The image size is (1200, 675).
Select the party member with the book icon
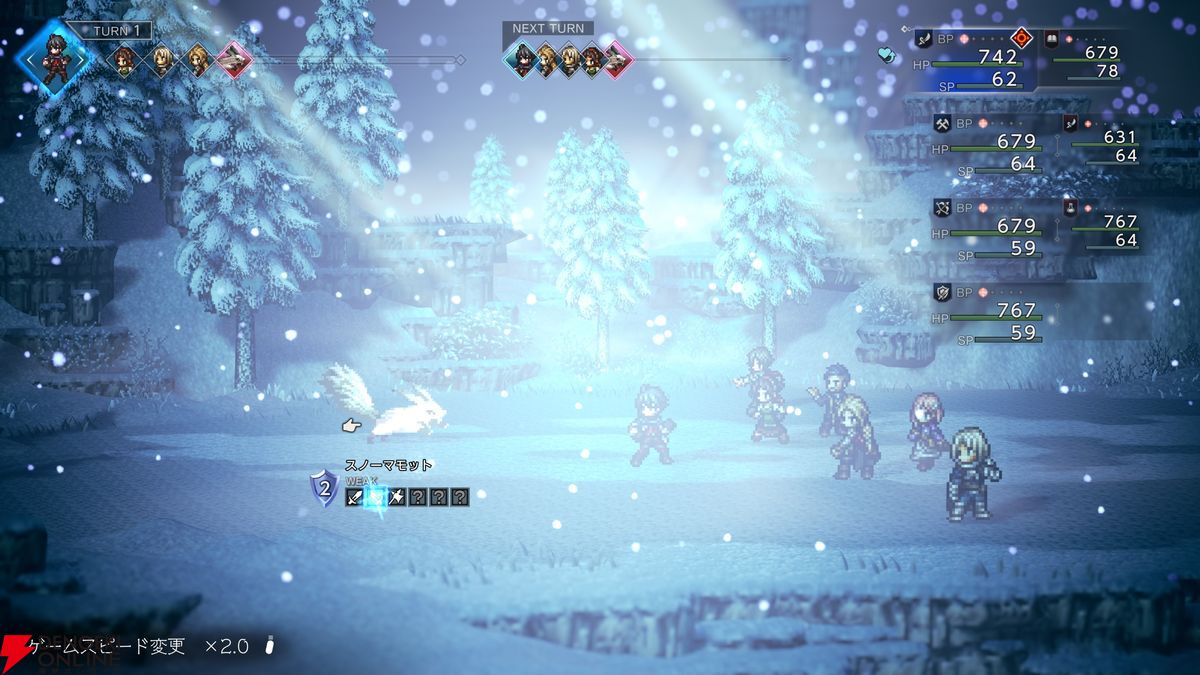tap(1052, 39)
